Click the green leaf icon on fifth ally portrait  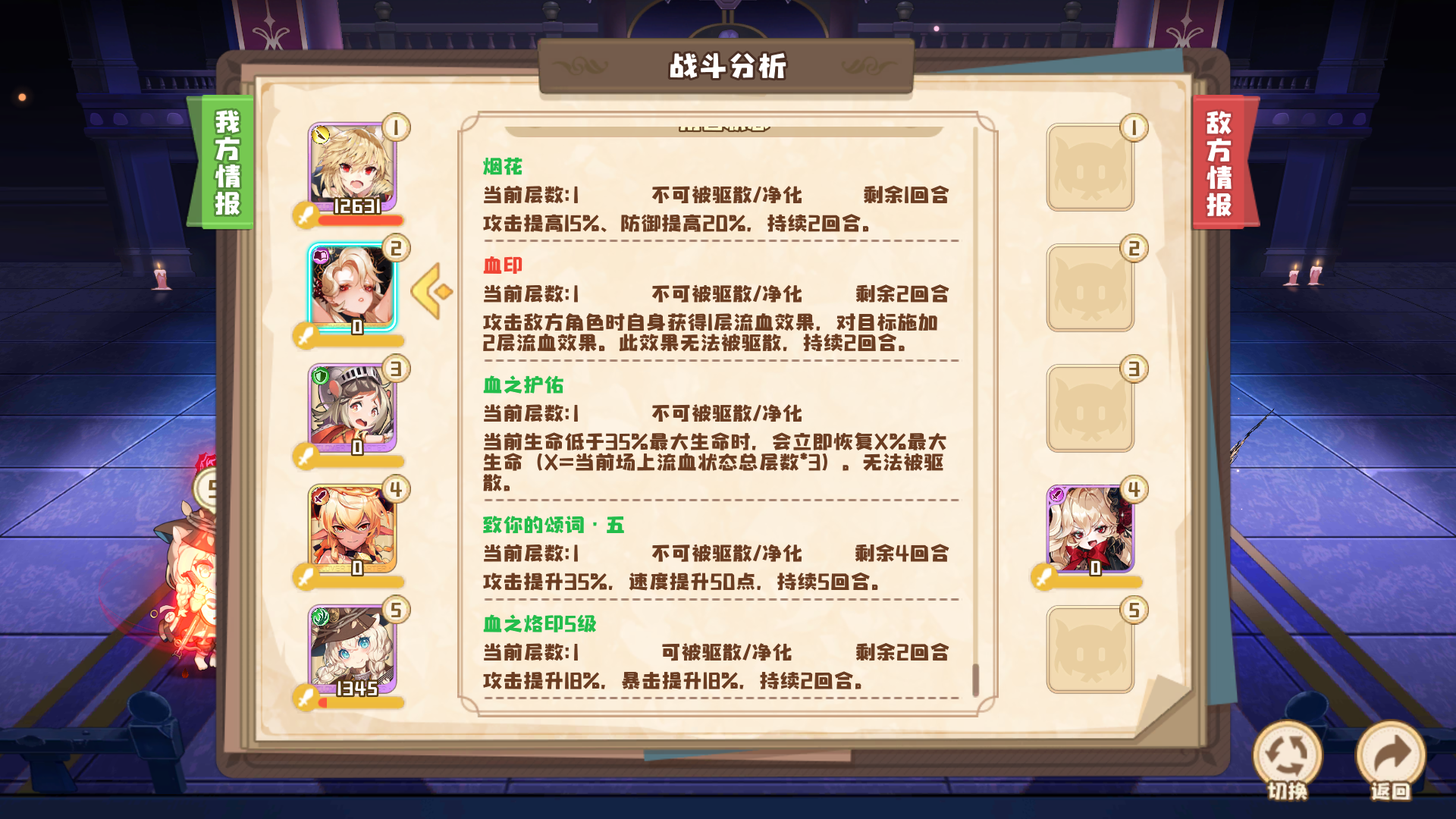[x=322, y=617]
